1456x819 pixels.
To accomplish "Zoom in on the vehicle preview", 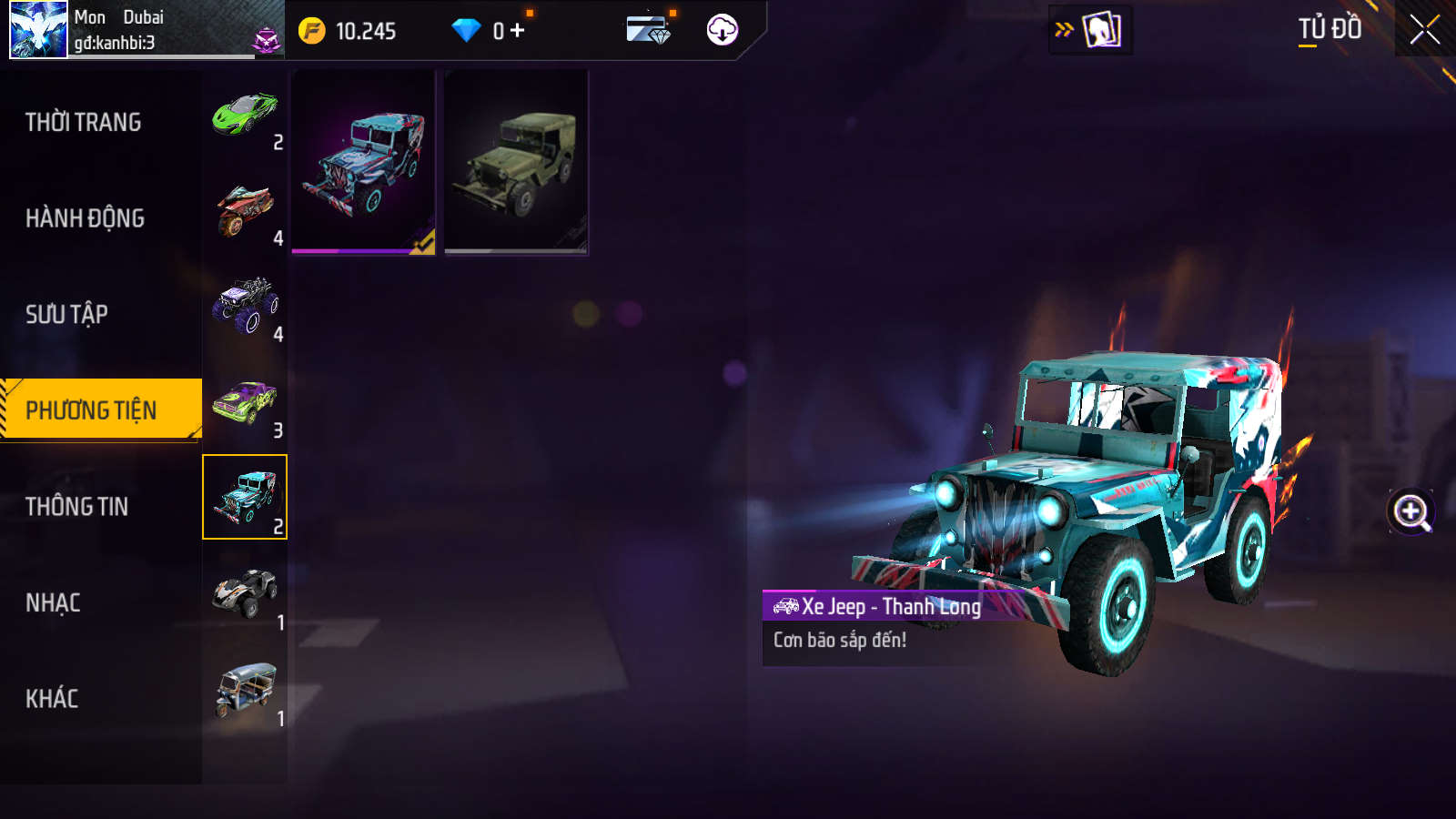I will click(x=1411, y=511).
